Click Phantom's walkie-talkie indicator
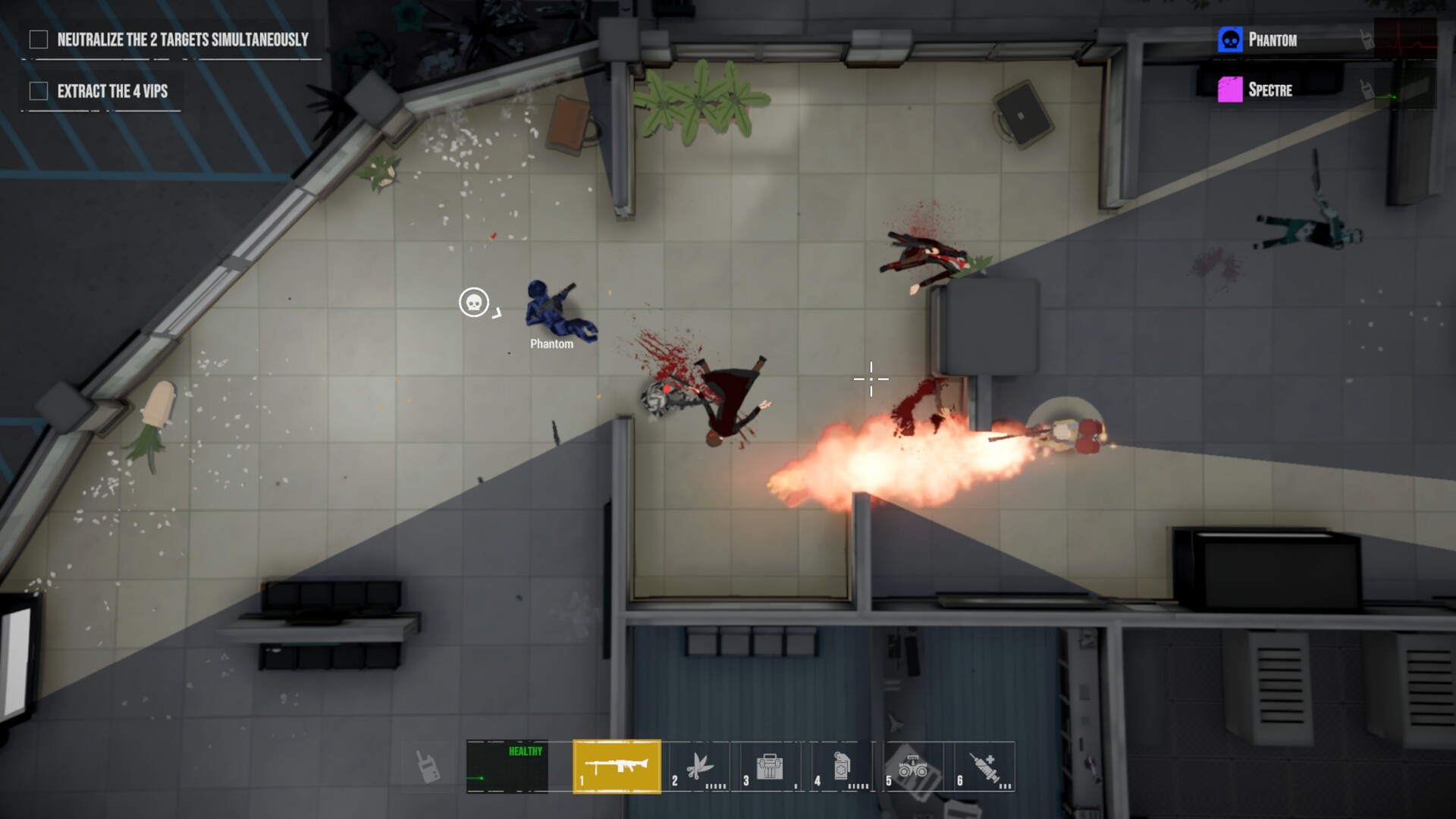 (1366, 39)
